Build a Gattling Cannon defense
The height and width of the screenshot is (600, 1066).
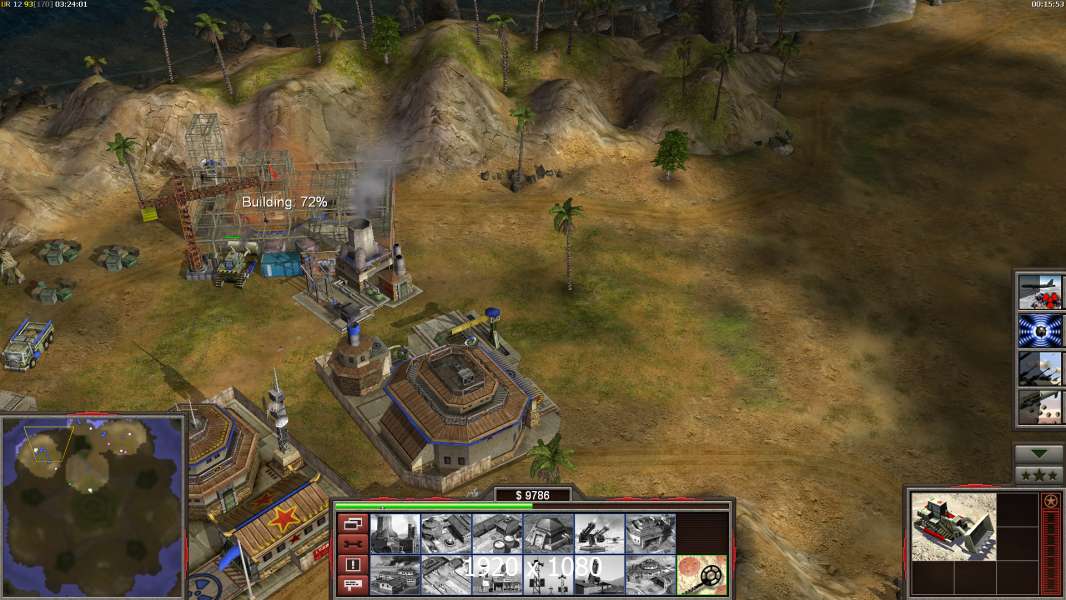click(598, 534)
